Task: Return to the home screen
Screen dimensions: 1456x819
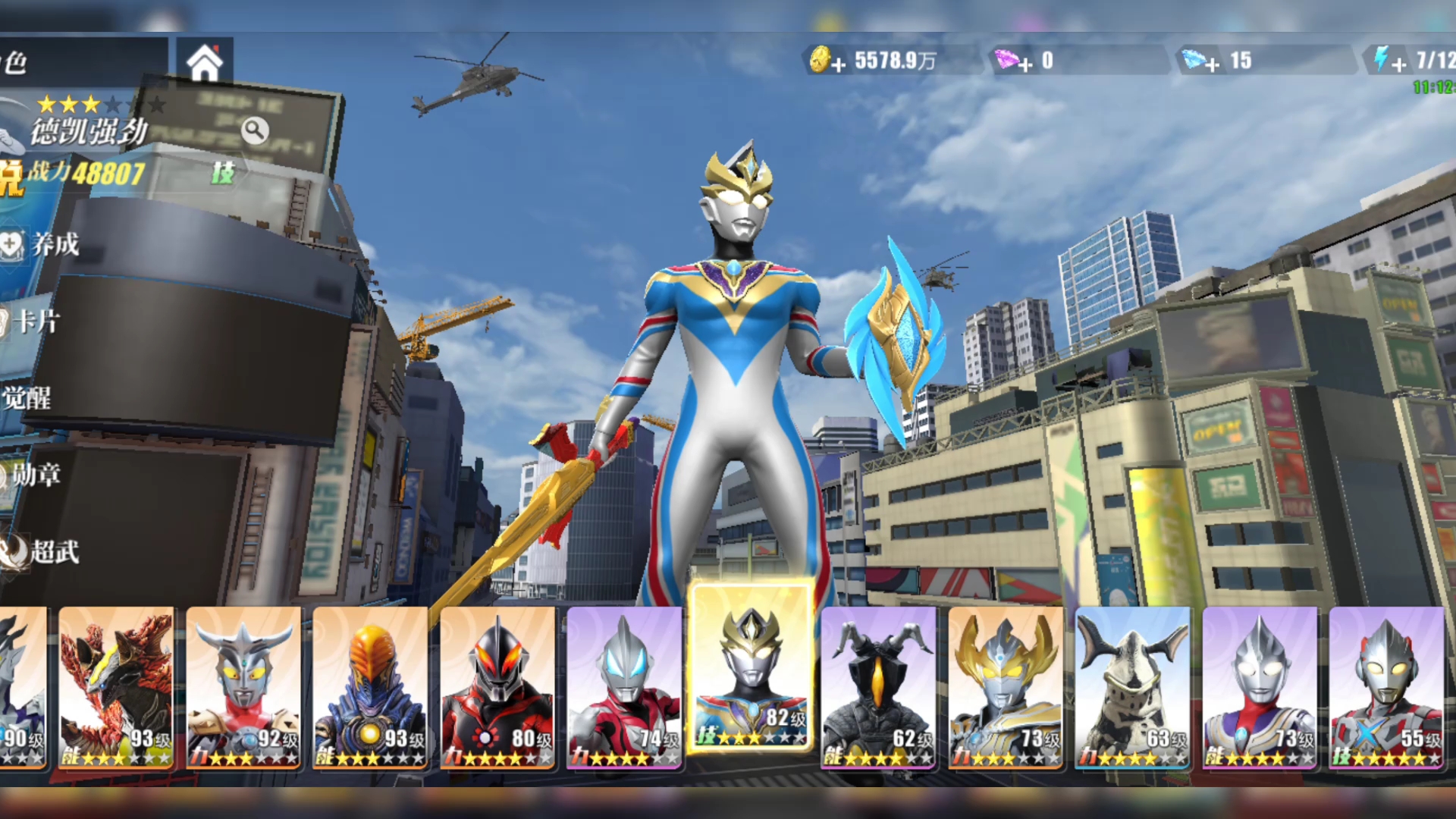Action: [205, 63]
